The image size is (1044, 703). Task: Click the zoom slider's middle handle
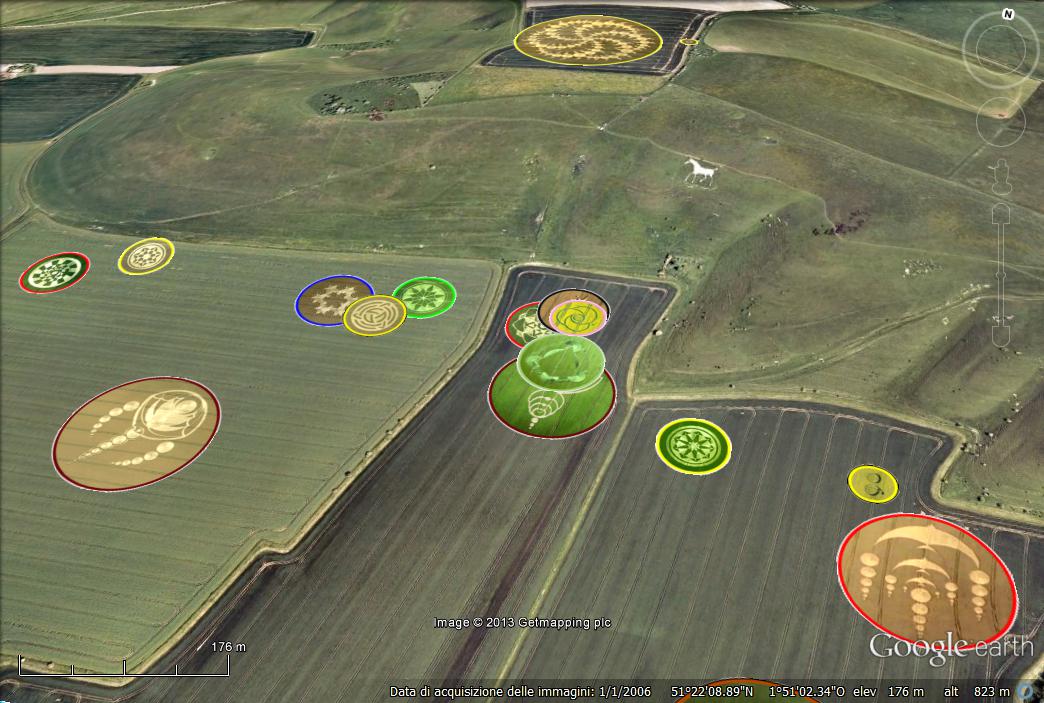[x=1002, y=275]
